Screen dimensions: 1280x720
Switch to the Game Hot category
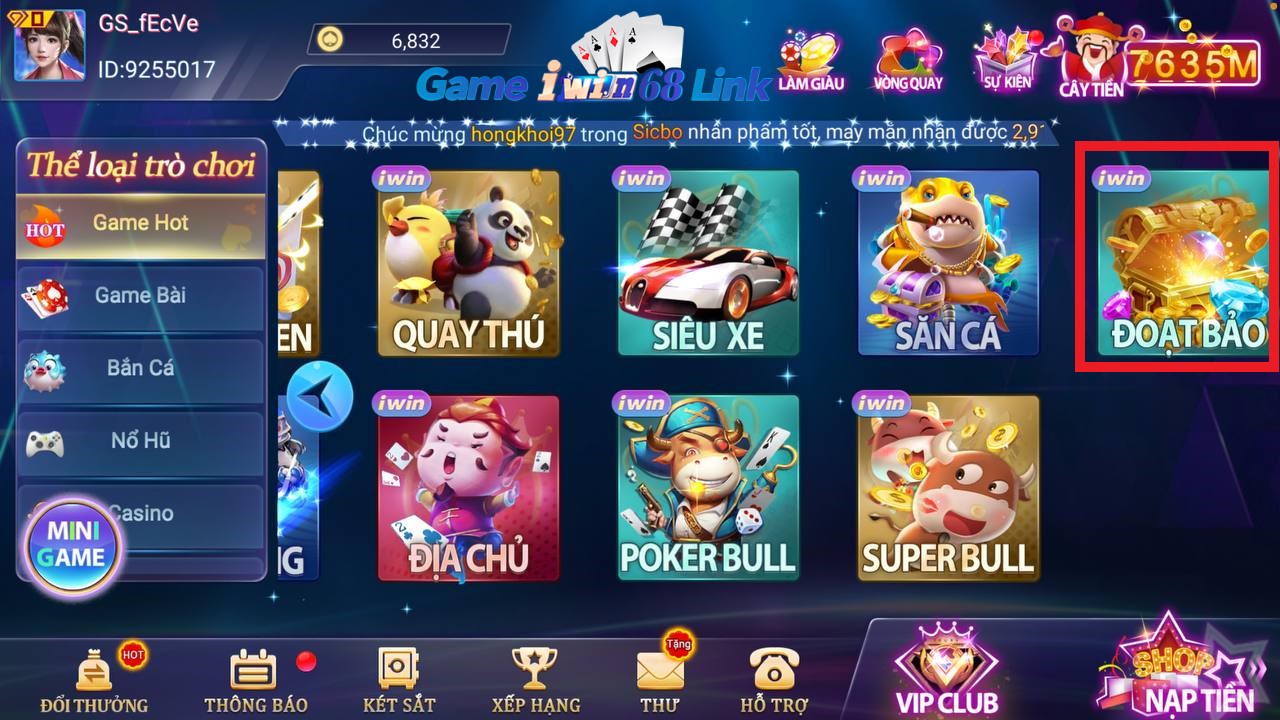[x=140, y=222]
